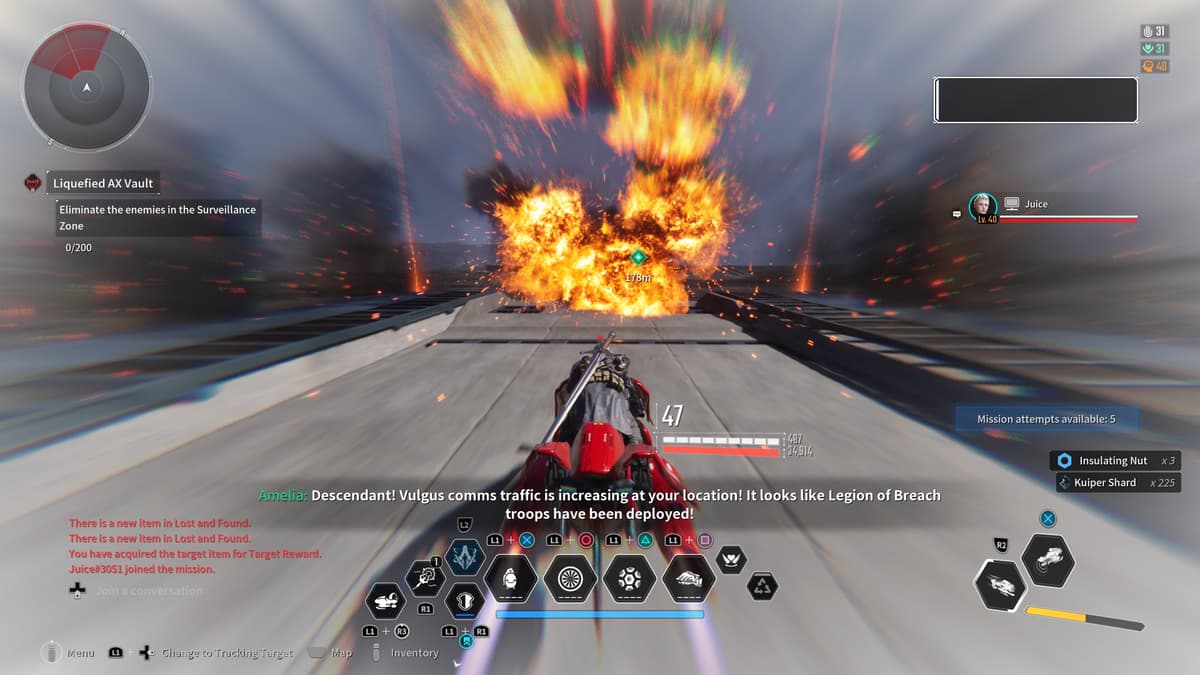Select the recycle arrows icon
The width and height of the screenshot is (1200, 675).
pyautogui.click(x=762, y=587)
